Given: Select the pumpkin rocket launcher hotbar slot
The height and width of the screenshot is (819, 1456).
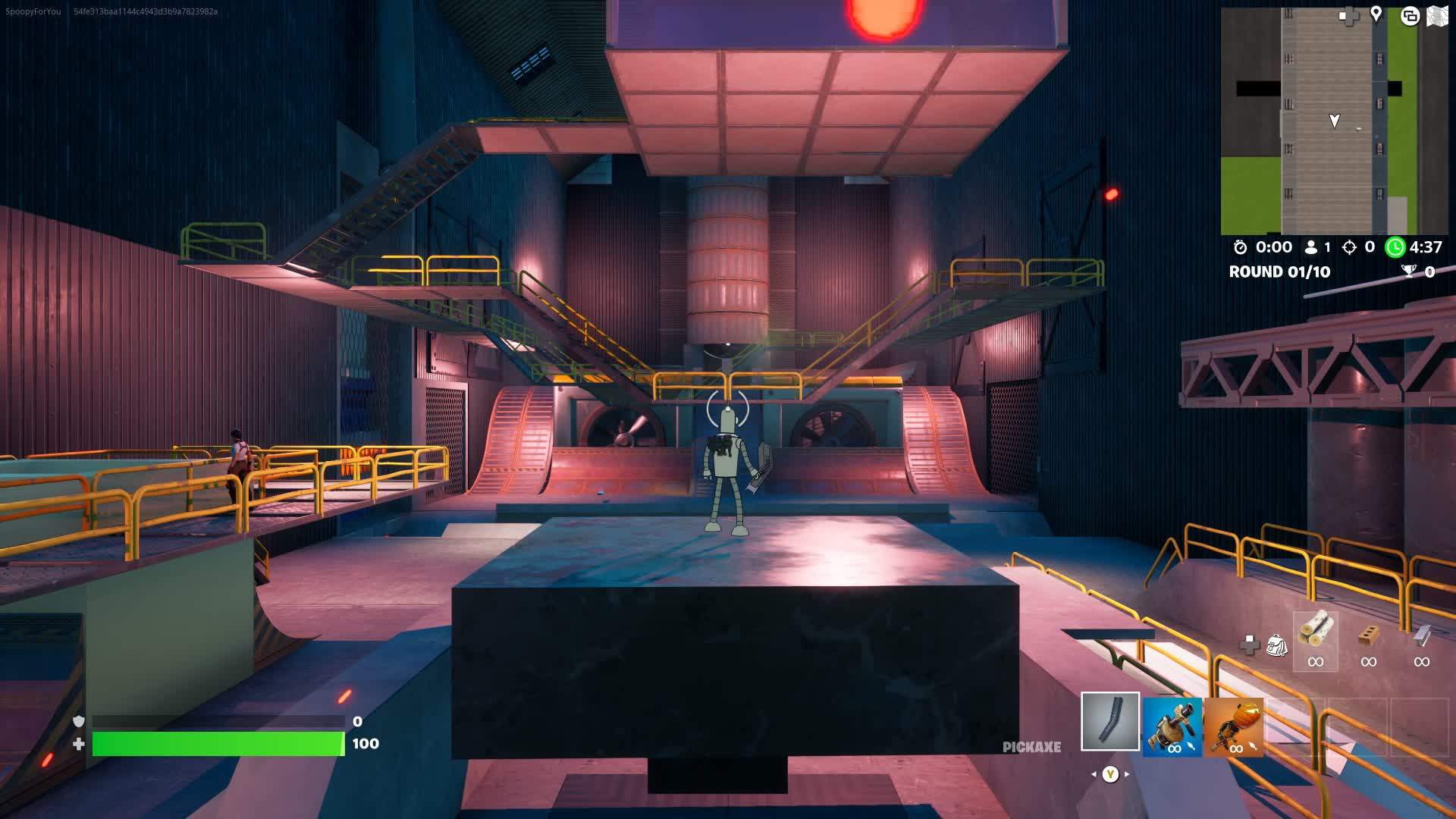Looking at the screenshot, I should tap(1235, 728).
